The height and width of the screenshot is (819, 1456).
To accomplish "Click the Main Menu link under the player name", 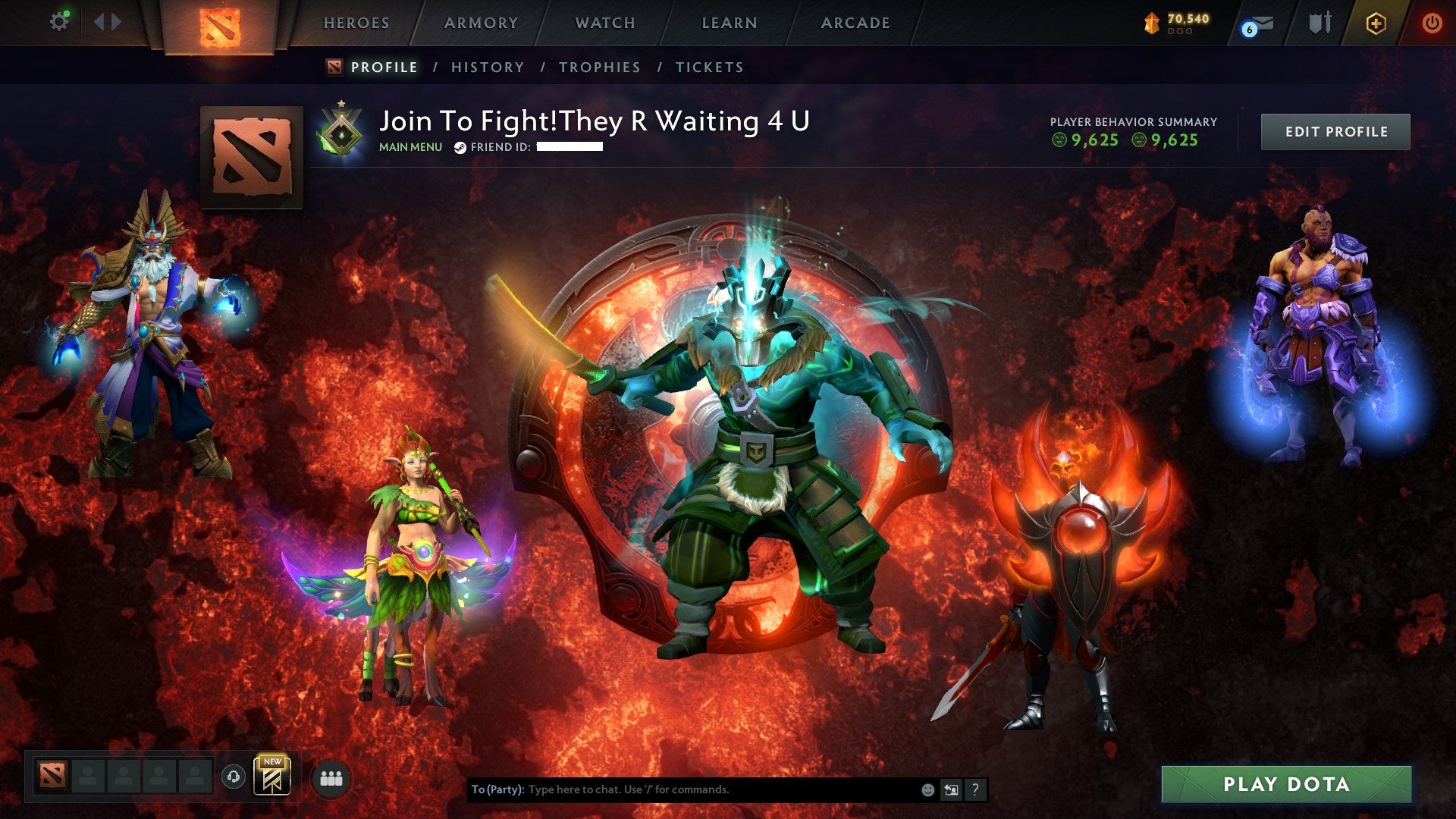I will tap(409, 147).
